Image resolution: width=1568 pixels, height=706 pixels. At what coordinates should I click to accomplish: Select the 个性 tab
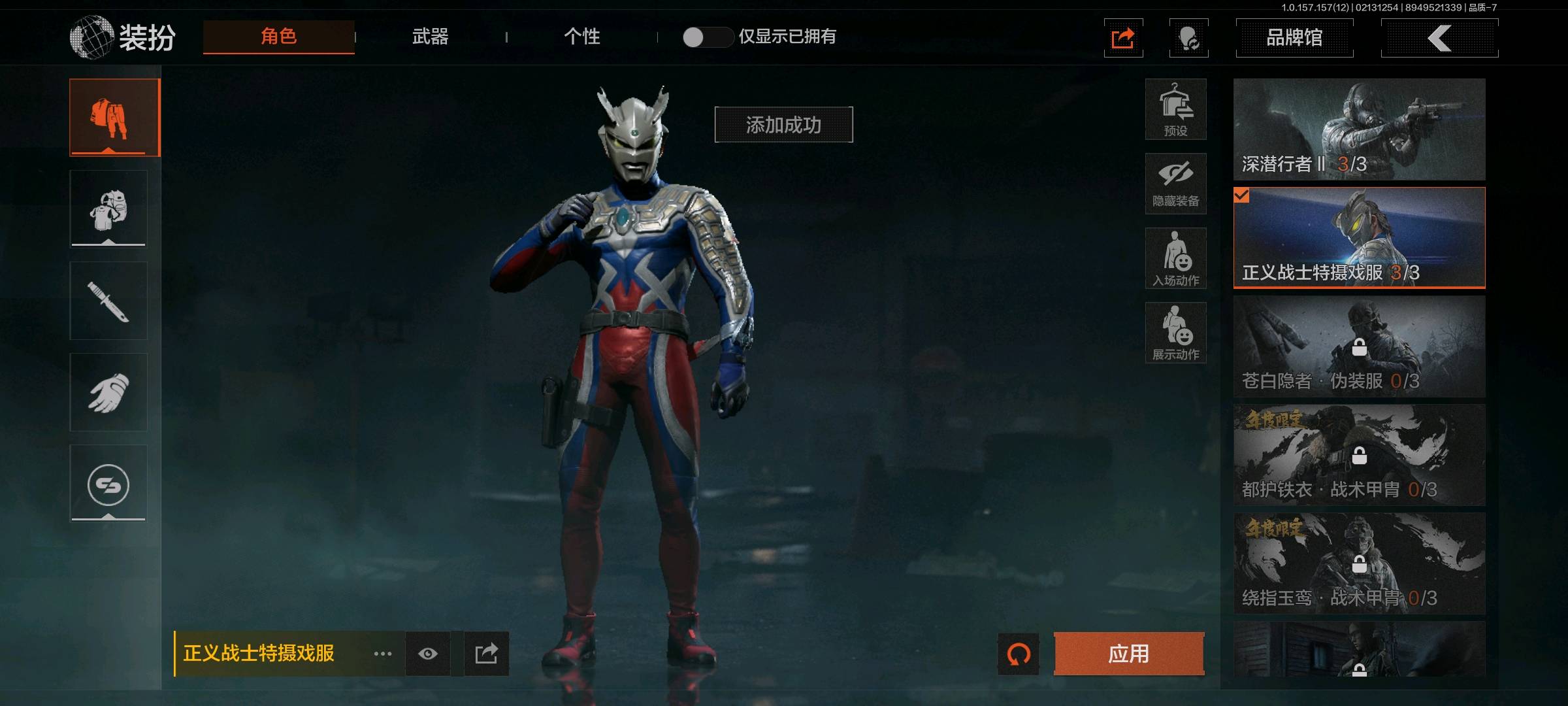(x=581, y=37)
